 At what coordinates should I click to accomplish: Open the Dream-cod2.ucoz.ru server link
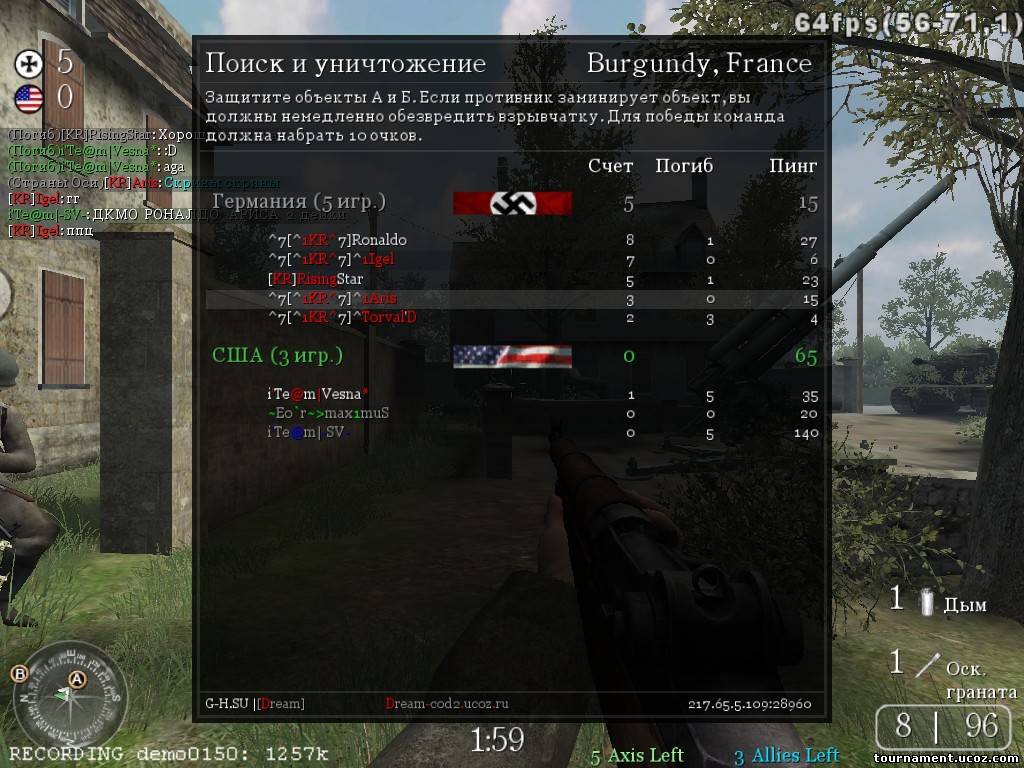[447, 704]
